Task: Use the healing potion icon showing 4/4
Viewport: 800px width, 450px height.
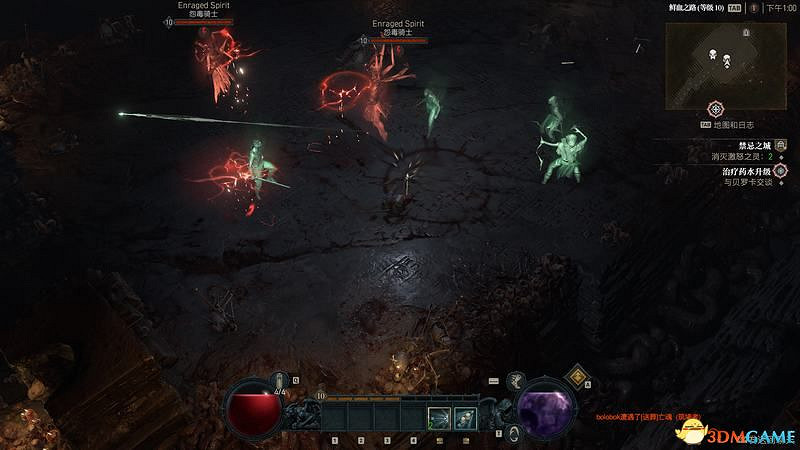Action: click(279, 383)
